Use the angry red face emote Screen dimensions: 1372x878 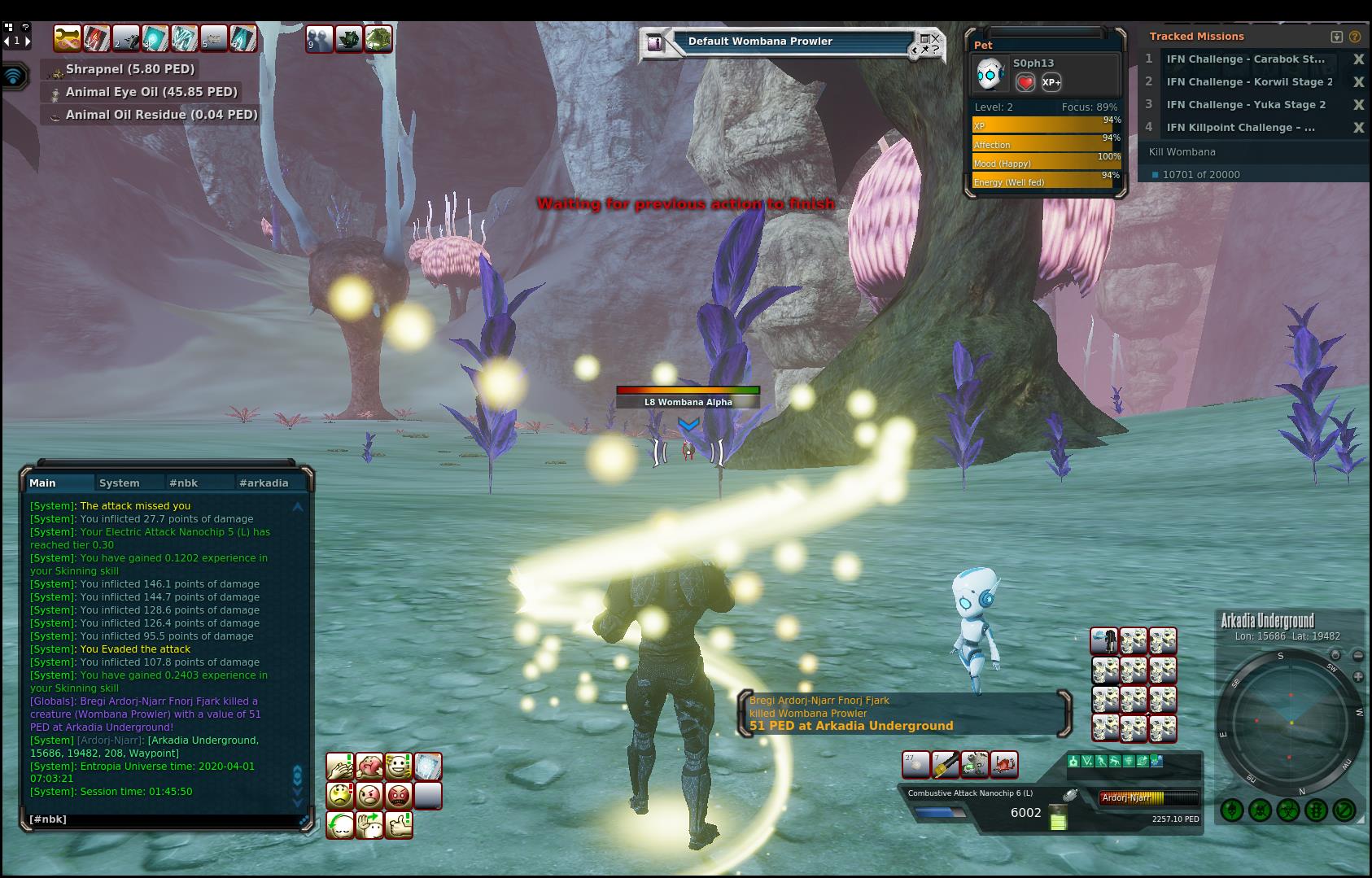[x=399, y=795]
